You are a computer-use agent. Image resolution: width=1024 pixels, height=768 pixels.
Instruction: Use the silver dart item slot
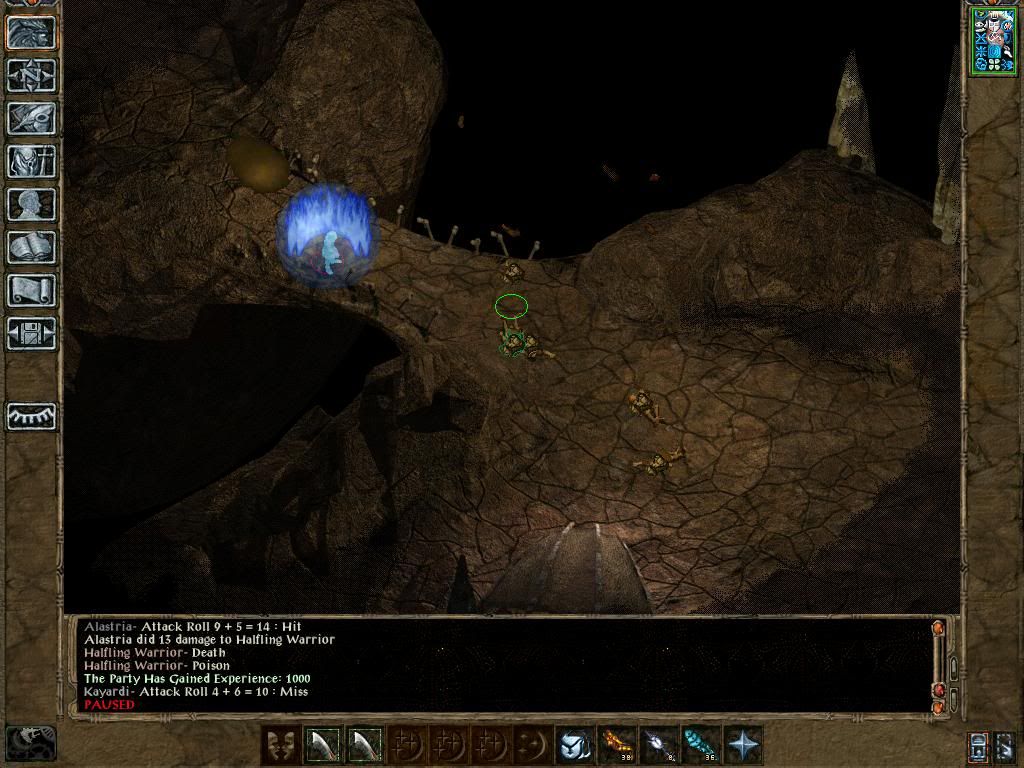659,745
